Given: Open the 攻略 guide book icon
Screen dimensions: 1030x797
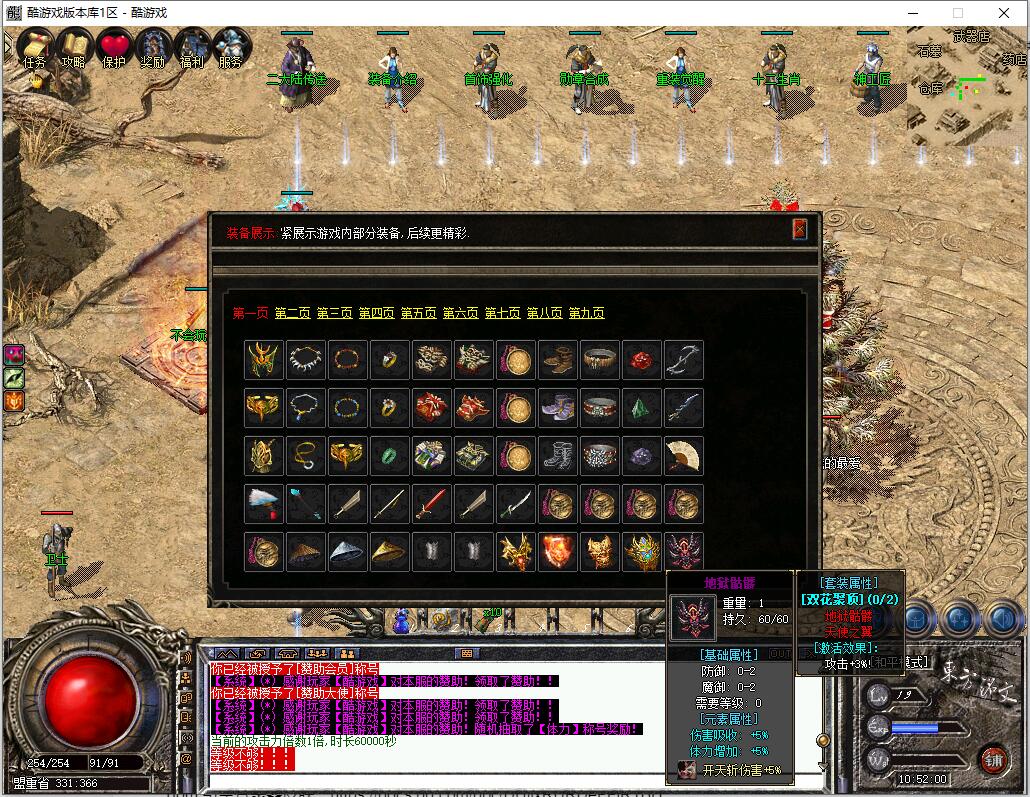Looking at the screenshot, I should pos(74,46).
